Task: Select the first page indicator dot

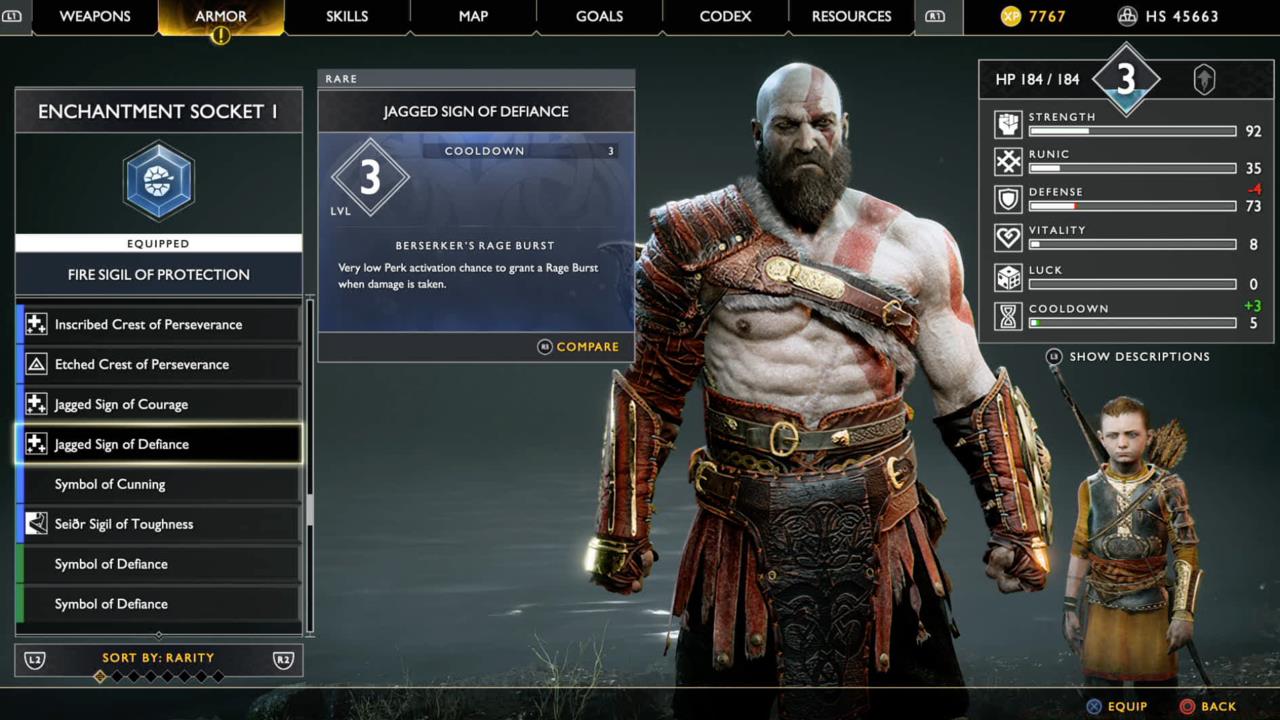Action: [100, 675]
